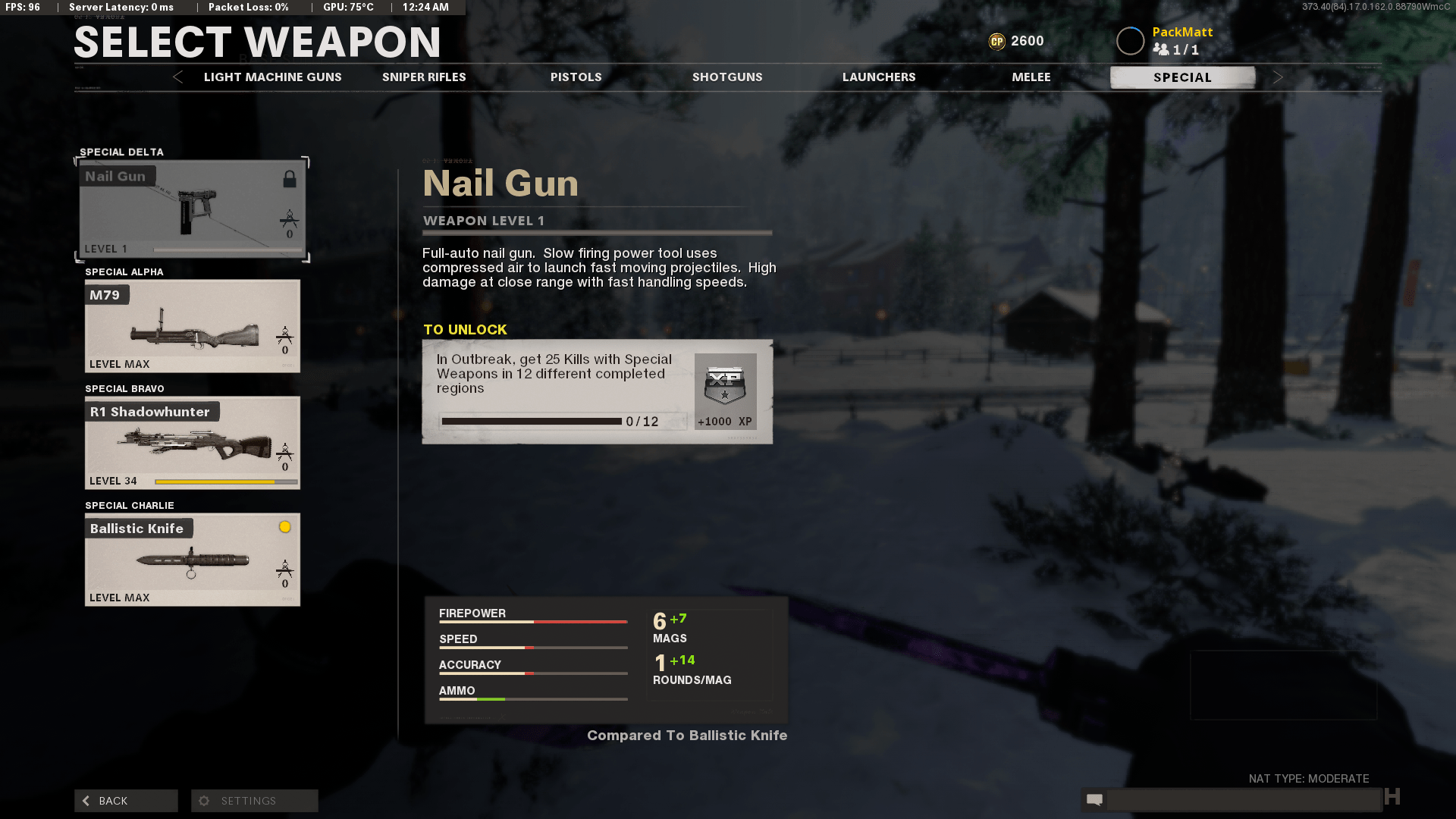Select the Ballistic Knife weapon card
1456x819 pixels.
pos(192,560)
